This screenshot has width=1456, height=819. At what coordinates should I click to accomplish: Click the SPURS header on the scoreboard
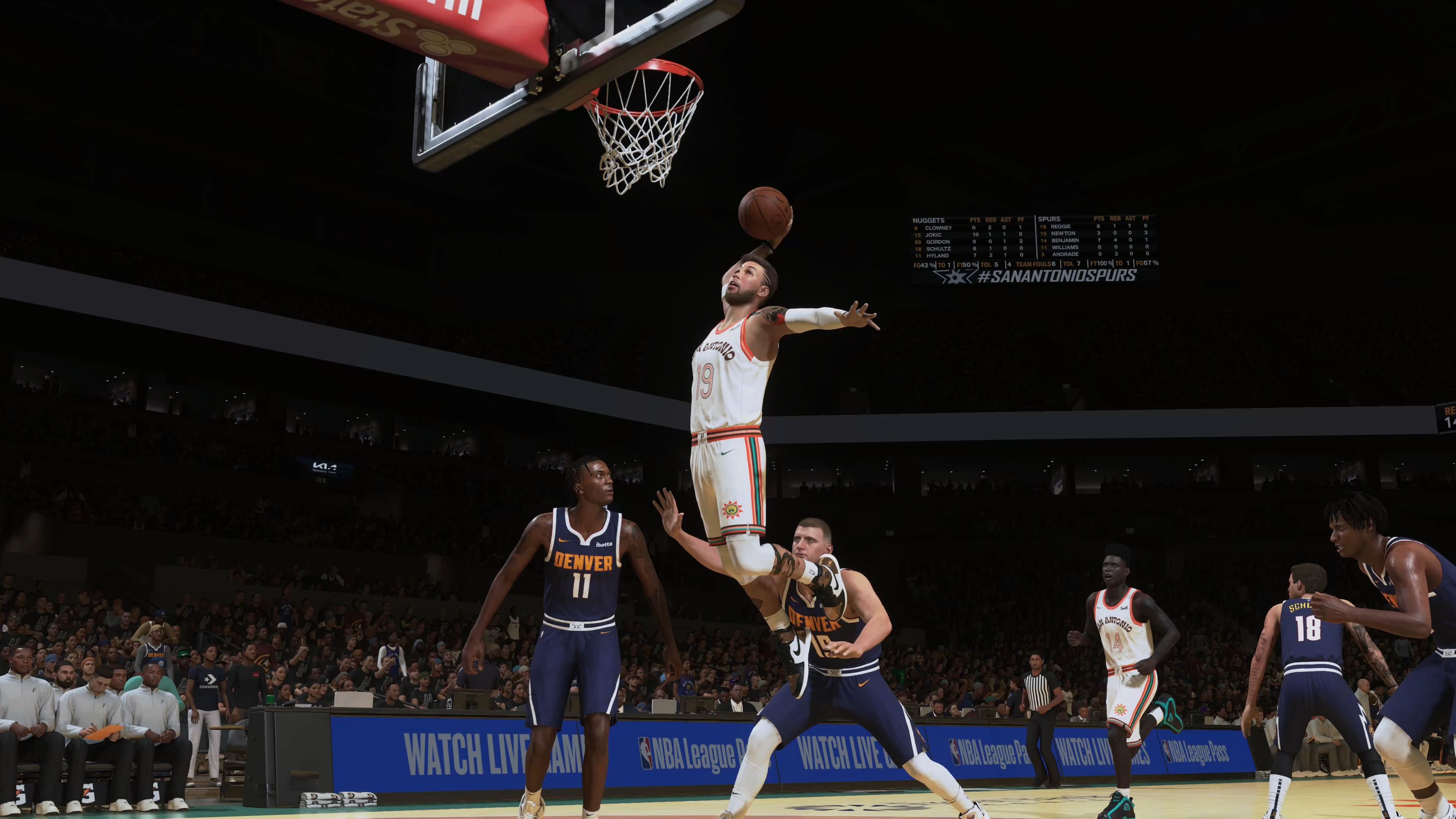point(1049,219)
